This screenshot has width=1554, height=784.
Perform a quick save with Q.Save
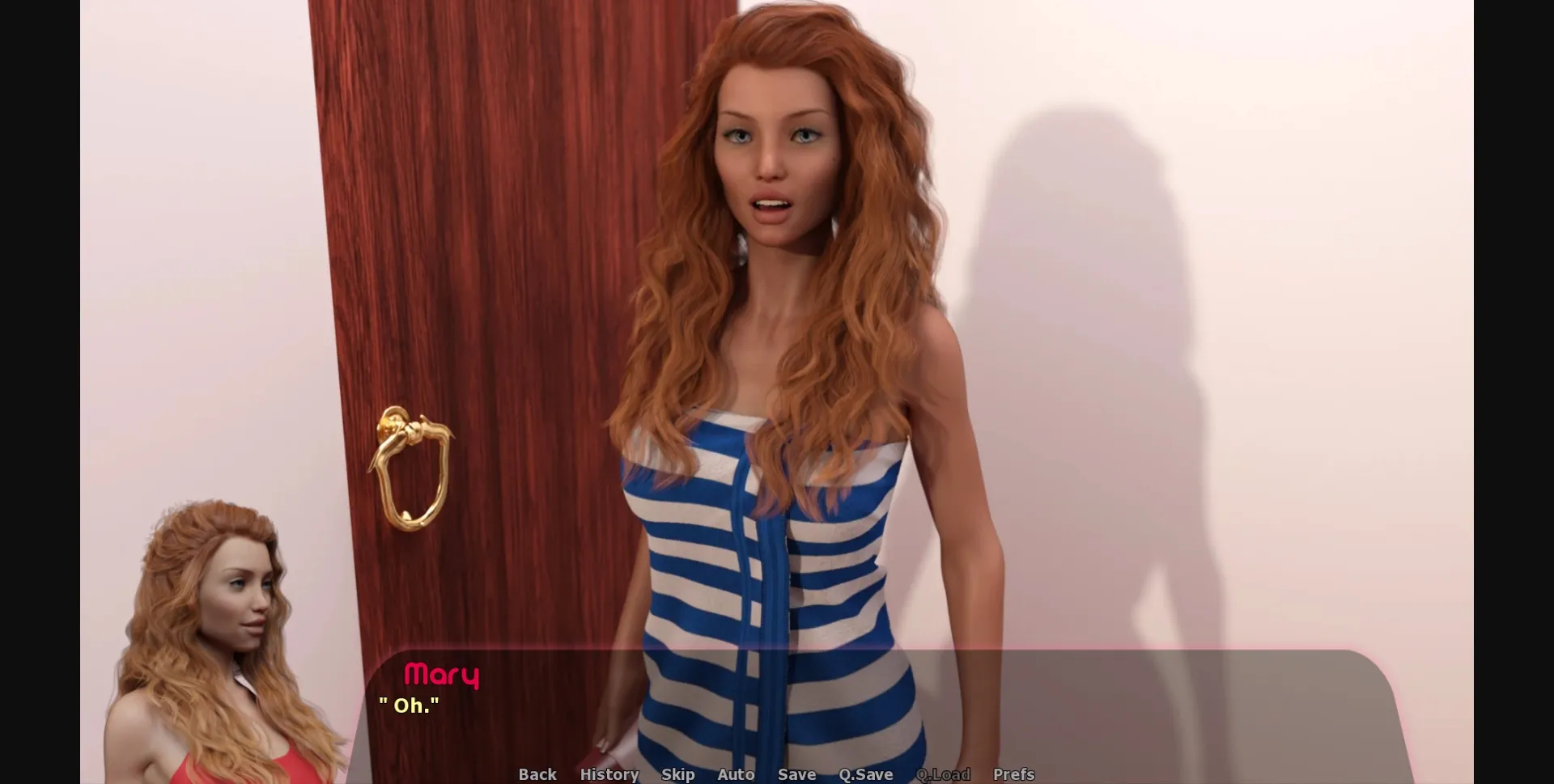[x=865, y=774]
